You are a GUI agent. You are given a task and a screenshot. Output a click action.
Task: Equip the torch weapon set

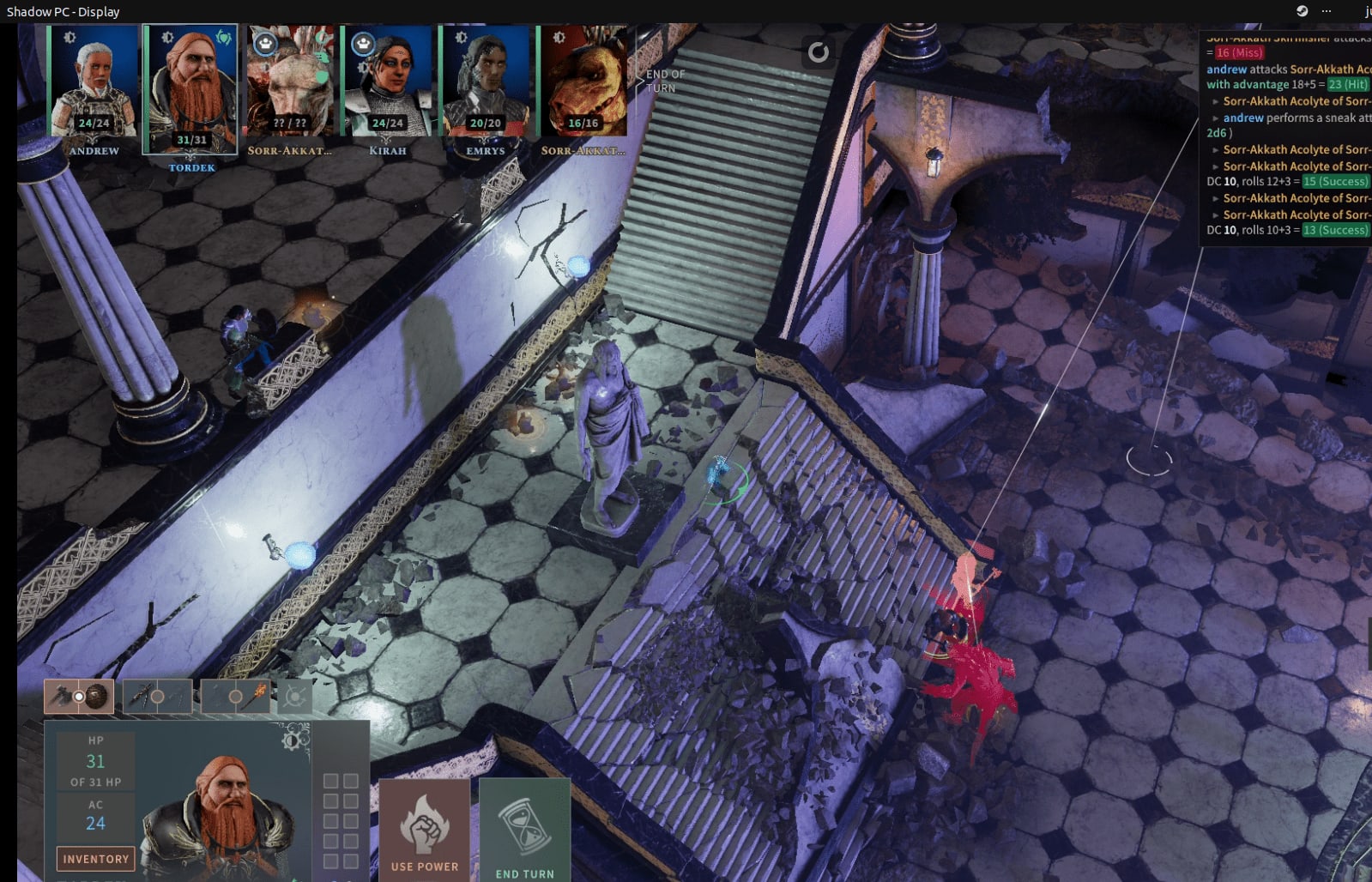click(x=235, y=697)
